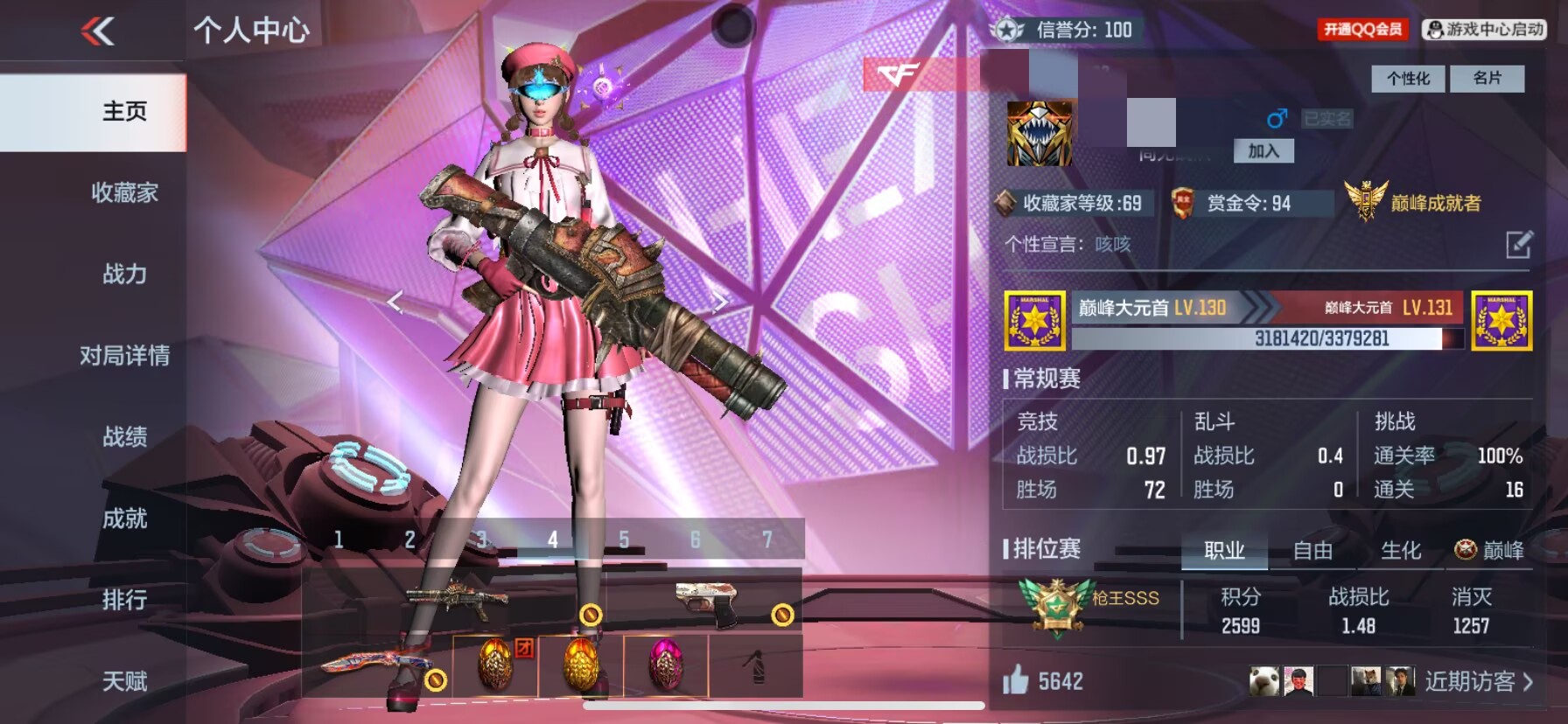Open the 名片 card button
This screenshot has height=724, width=1568.
click(x=1487, y=79)
